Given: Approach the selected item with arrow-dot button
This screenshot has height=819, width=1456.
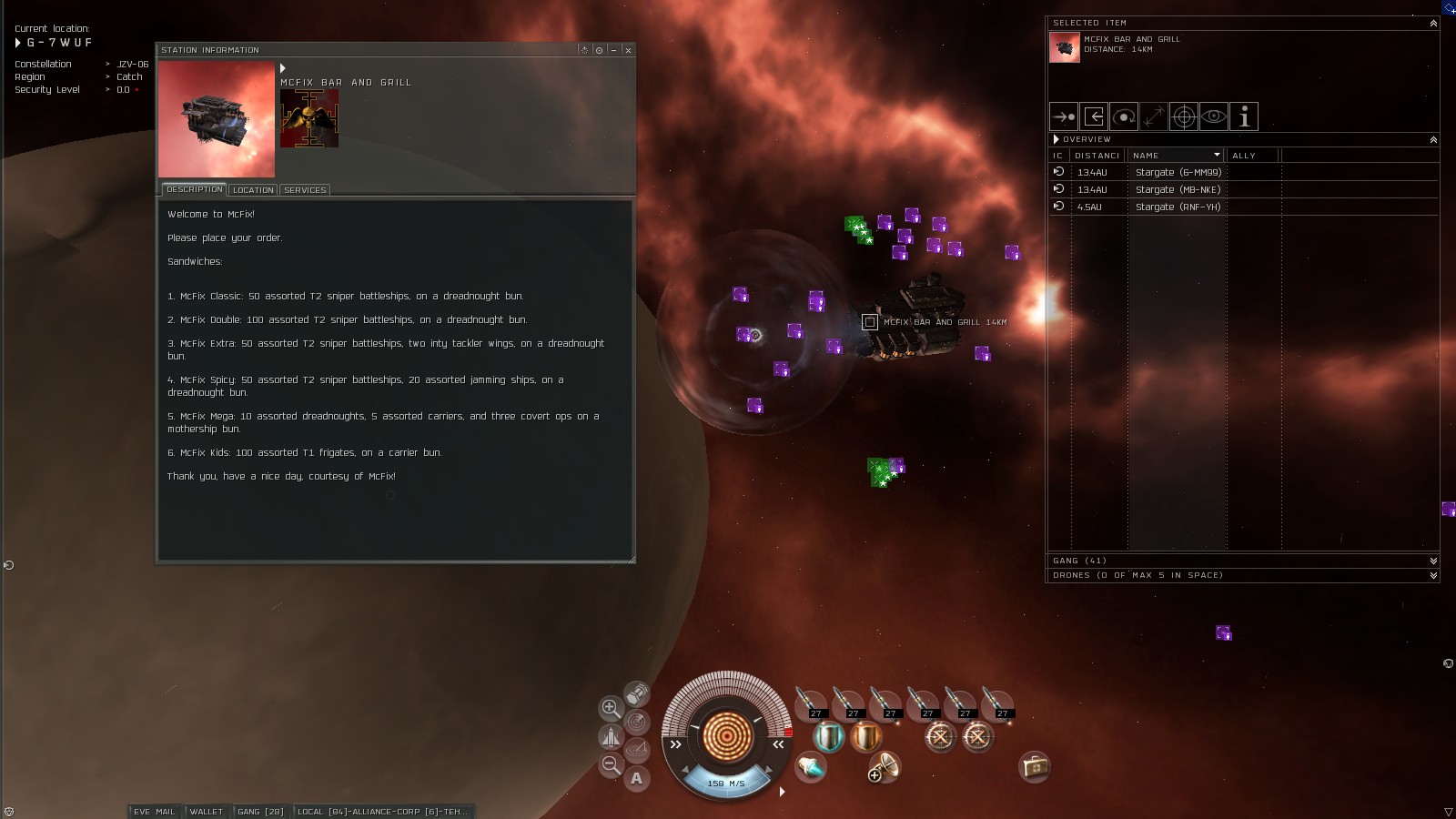Looking at the screenshot, I should click(1064, 116).
